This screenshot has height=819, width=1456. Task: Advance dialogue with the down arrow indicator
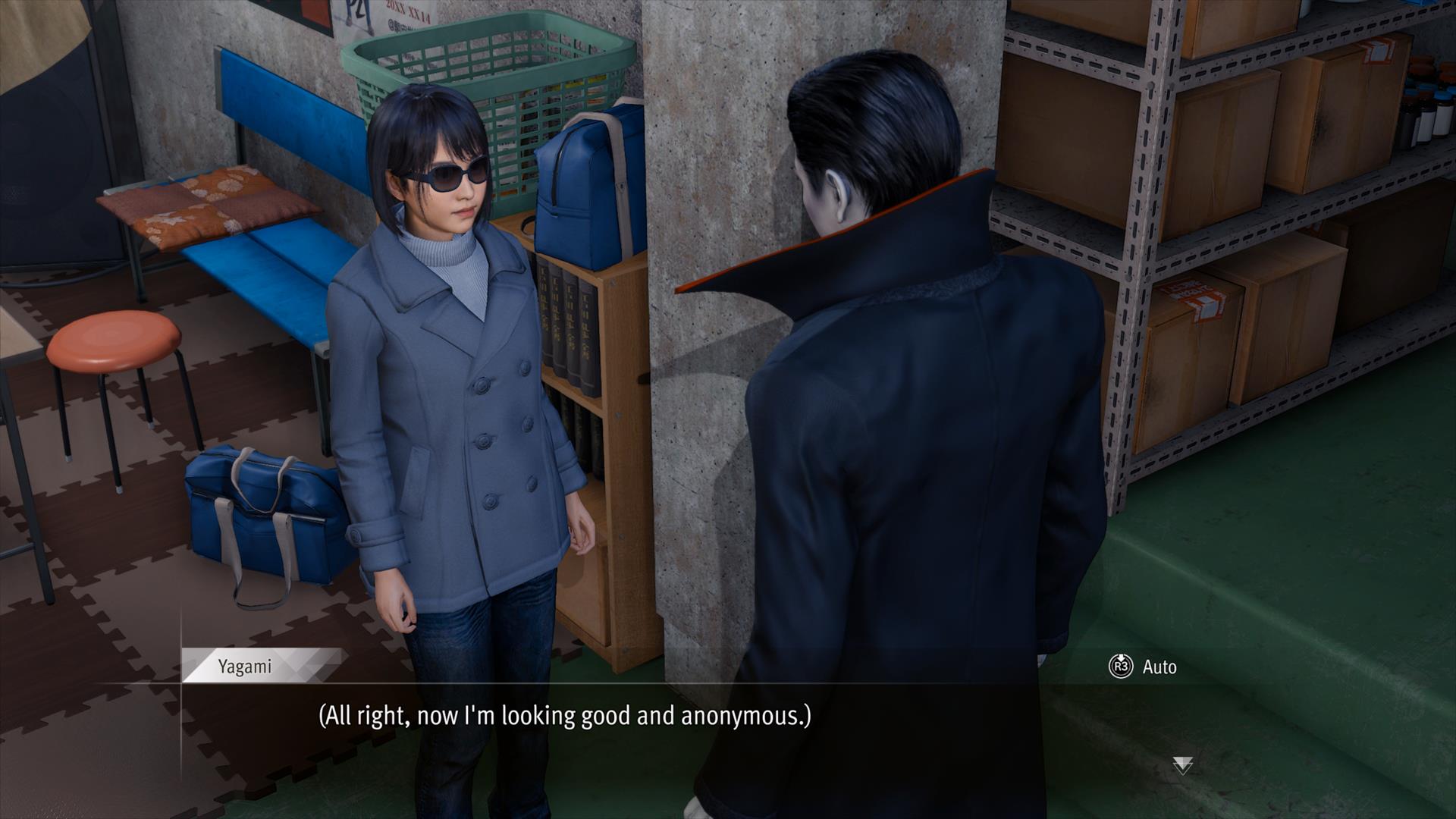[1182, 765]
